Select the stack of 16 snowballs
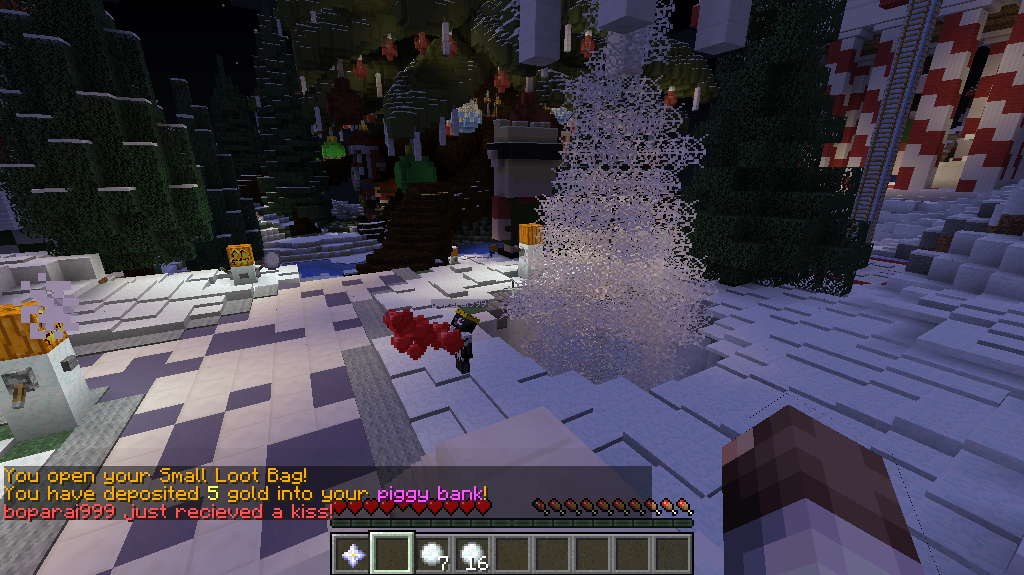 [472, 553]
